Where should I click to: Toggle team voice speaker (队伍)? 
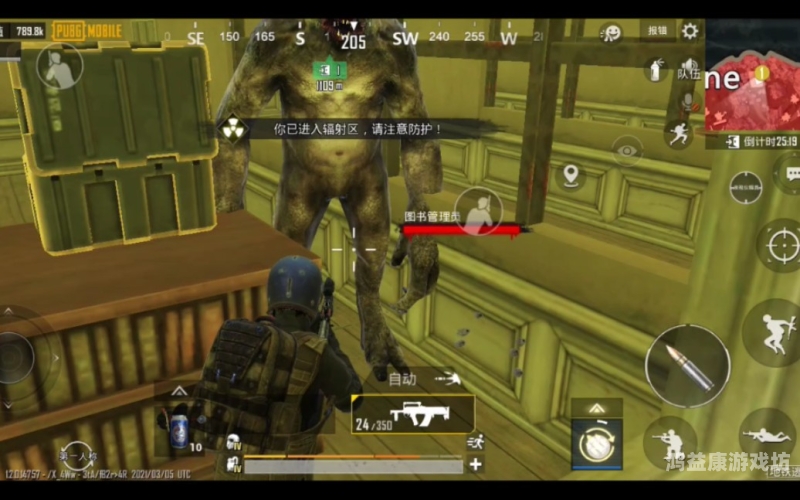tap(689, 72)
